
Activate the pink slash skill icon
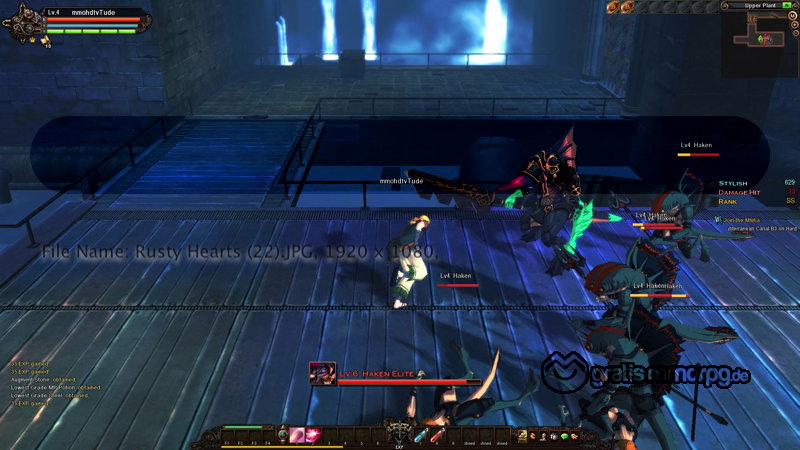(296, 435)
